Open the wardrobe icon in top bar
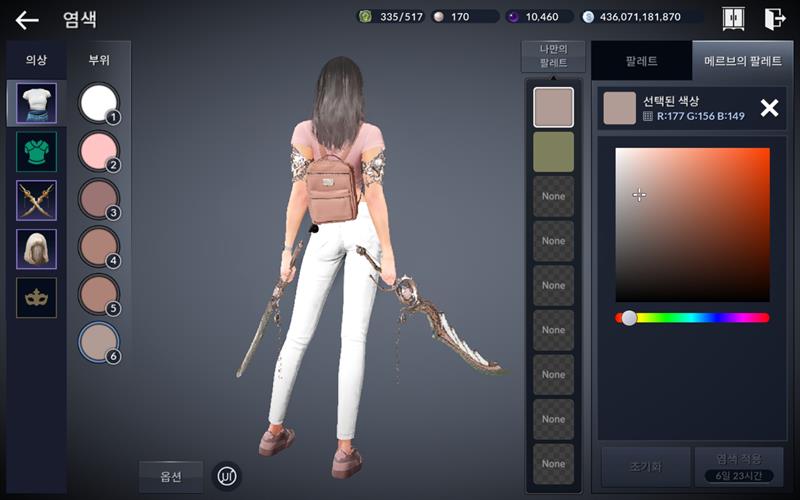800x500 pixels. click(733, 17)
